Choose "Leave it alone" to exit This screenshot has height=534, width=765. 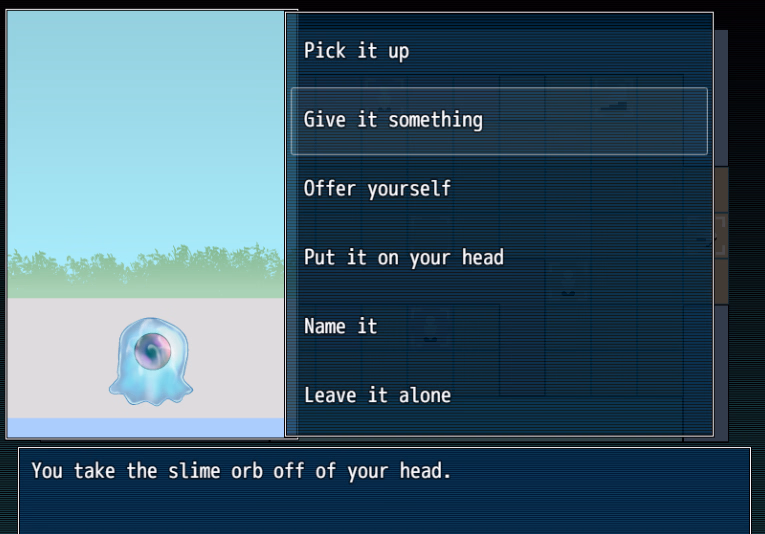pyautogui.click(x=377, y=395)
